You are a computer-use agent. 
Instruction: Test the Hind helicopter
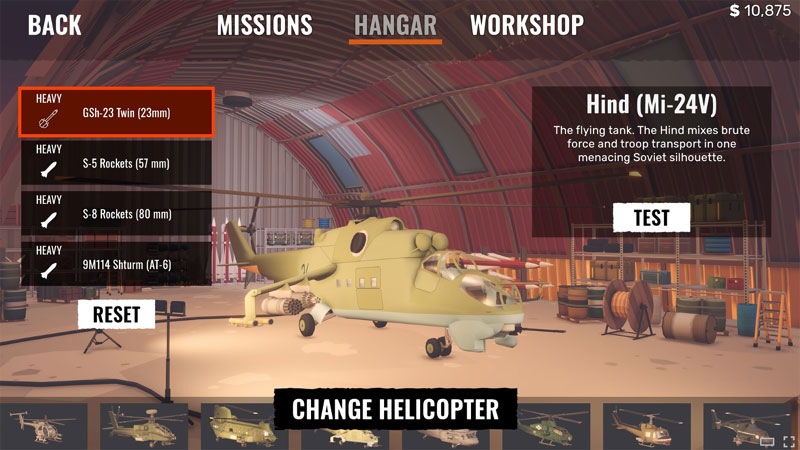pos(651,217)
